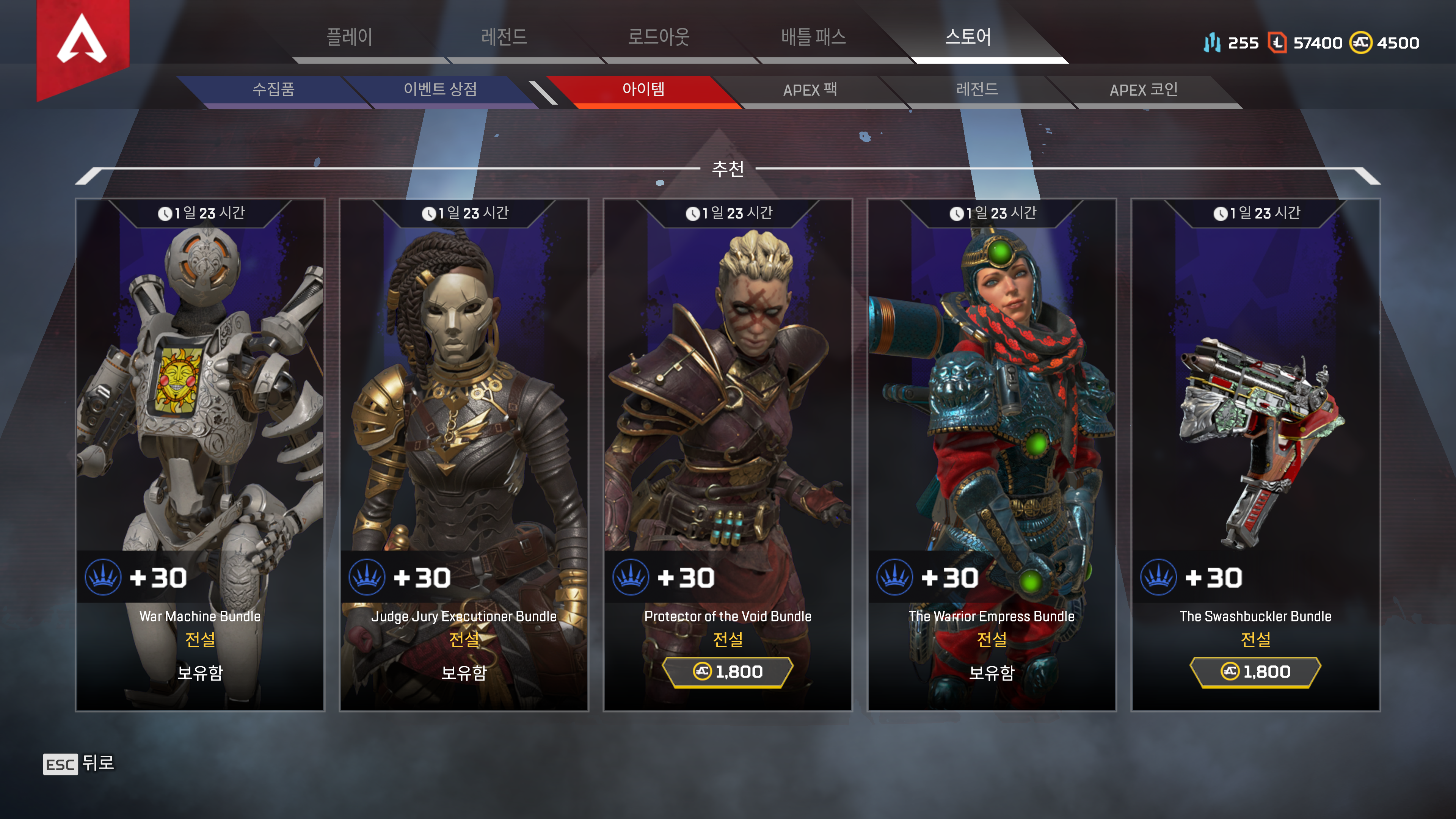The width and height of the screenshot is (1456, 819).
Task: Open the Judge Jury Executioner Bundle
Action: [x=463, y=395]
